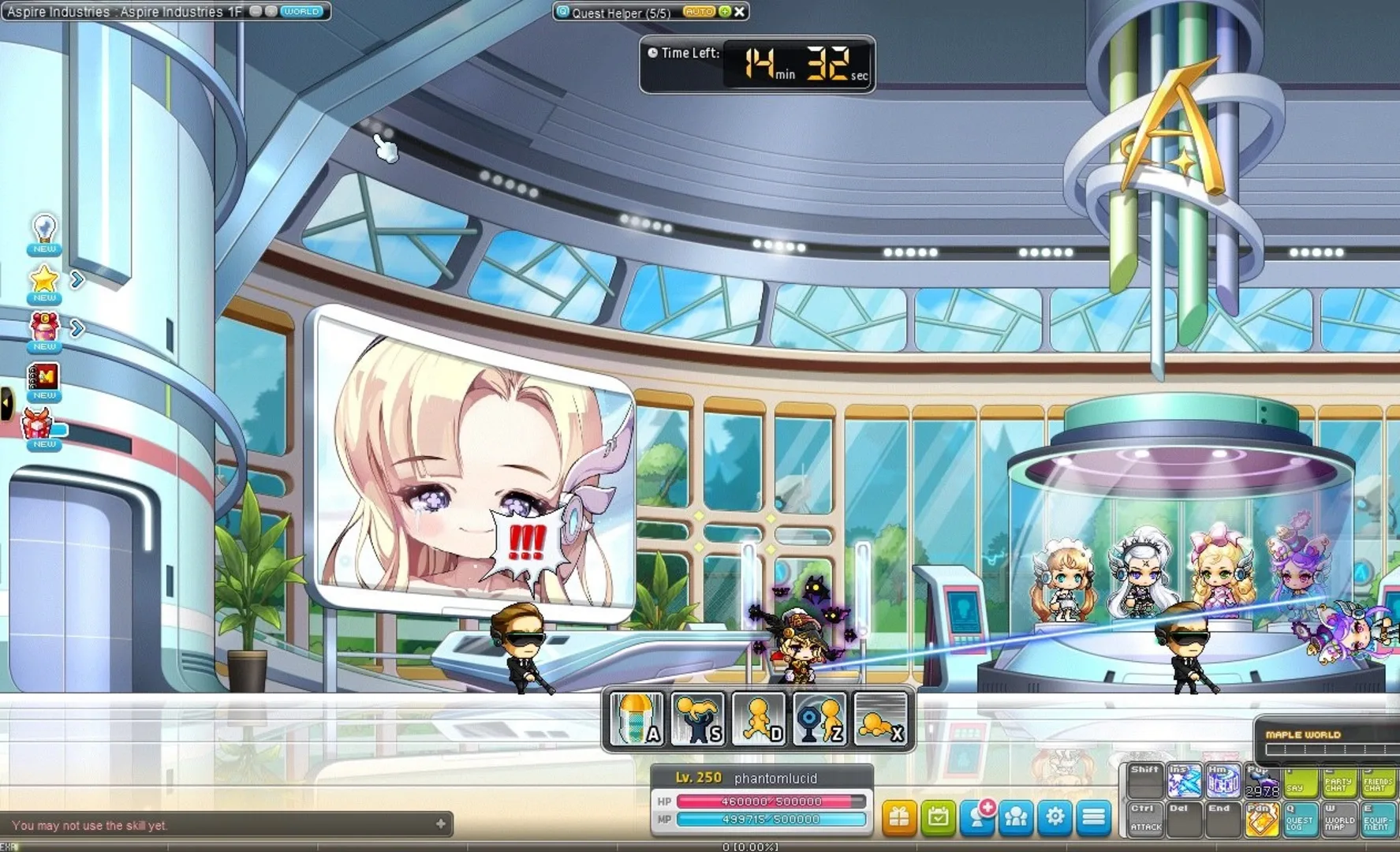Click the add friend icon with the plus badge
Image resolution: width=1400 pixels, height=852 pixels.
(979, 819)
